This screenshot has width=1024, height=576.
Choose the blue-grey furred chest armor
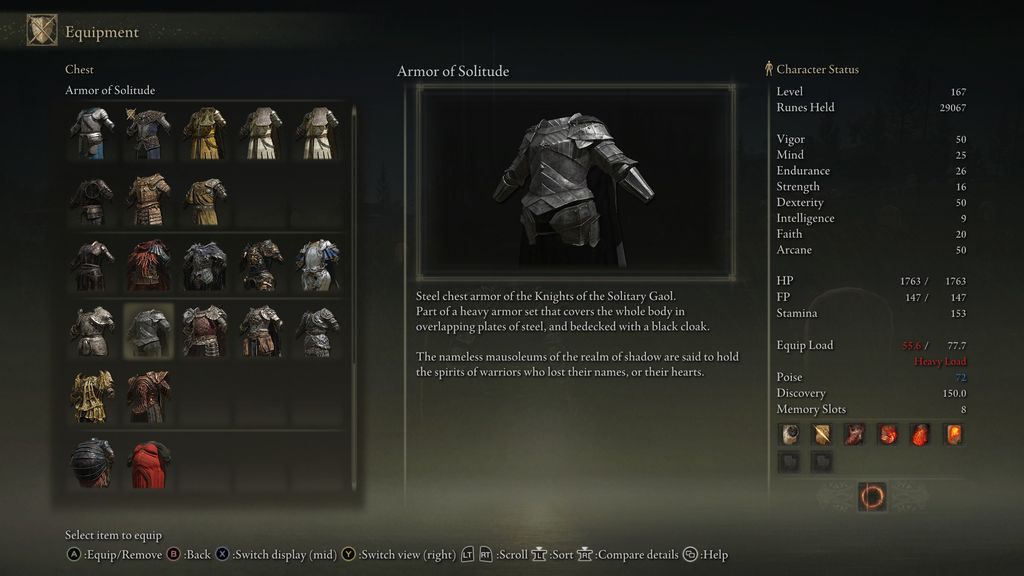[x=204, y=265]
